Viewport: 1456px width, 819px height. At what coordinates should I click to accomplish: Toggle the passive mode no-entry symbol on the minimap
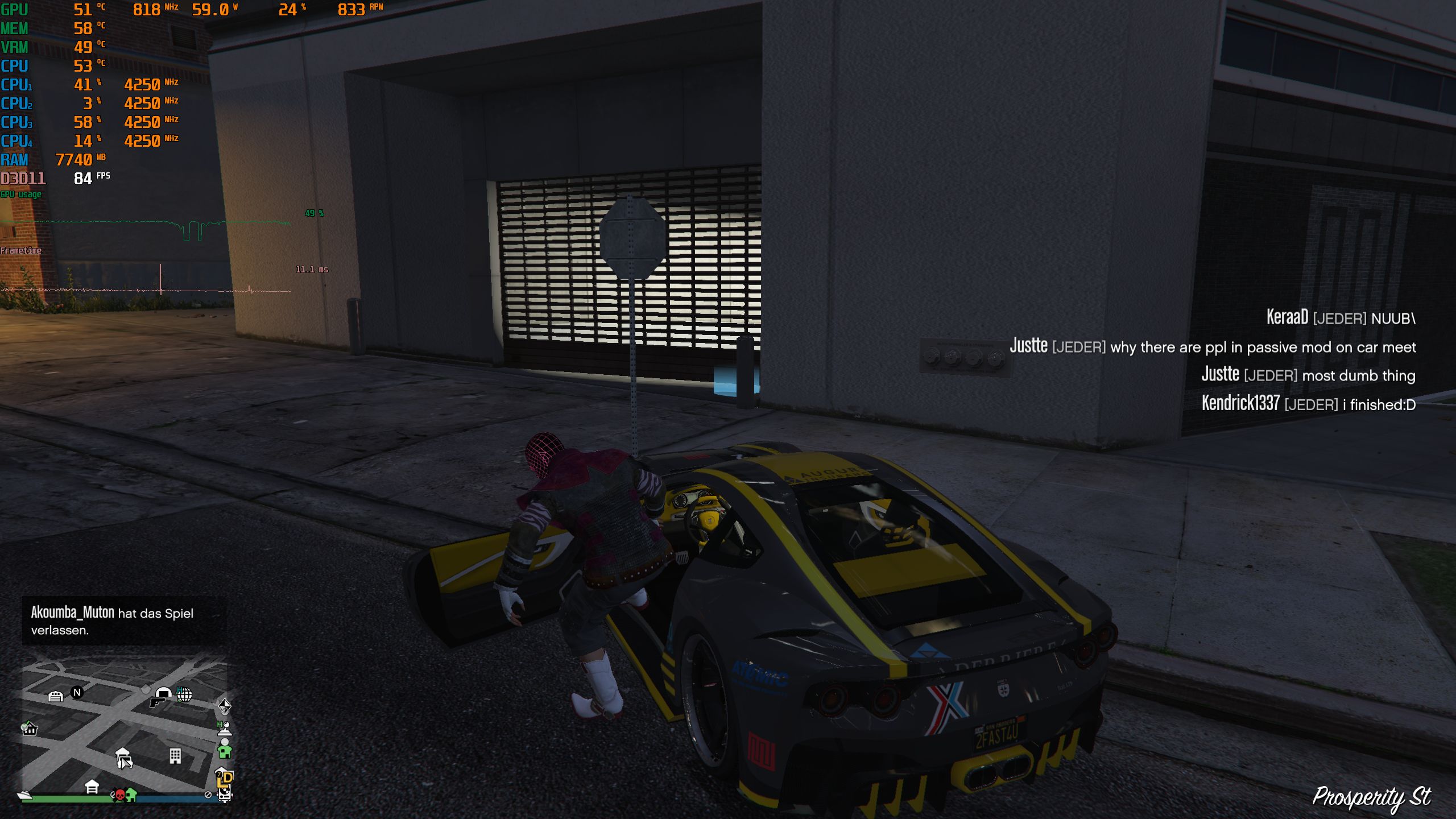click(x=208, y=796)
